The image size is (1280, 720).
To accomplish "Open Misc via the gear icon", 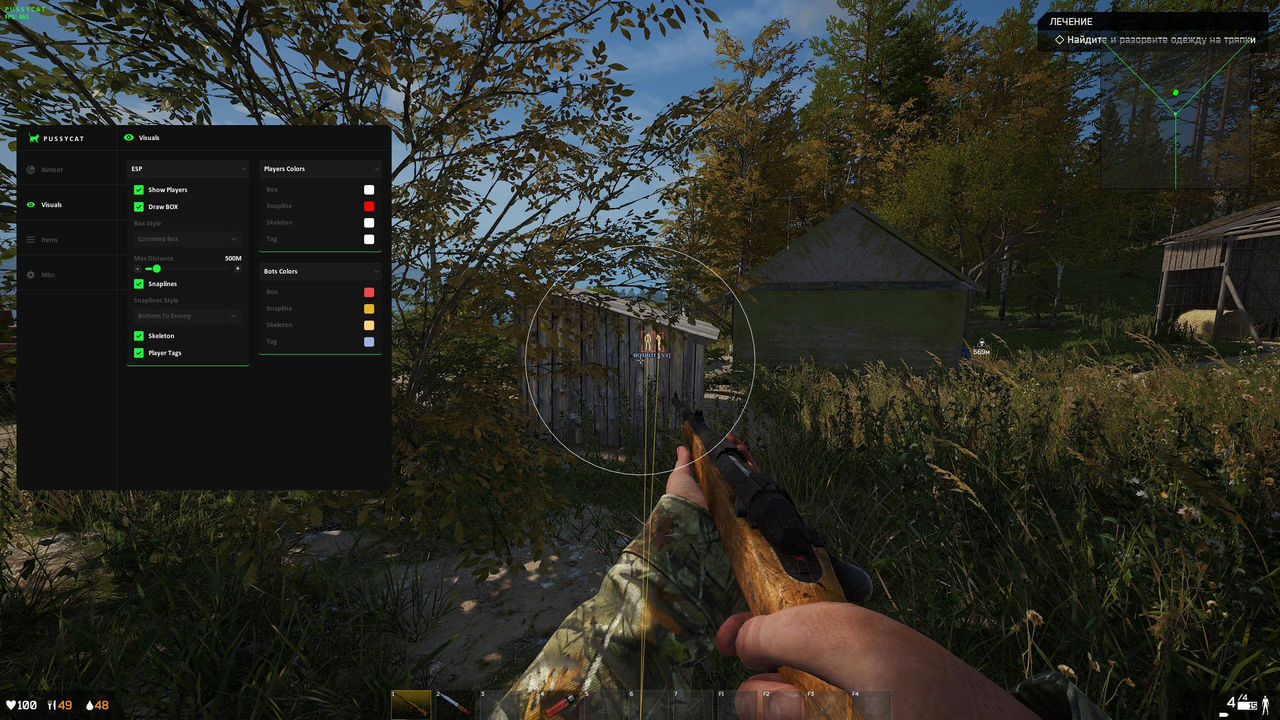I will [30, 274].
